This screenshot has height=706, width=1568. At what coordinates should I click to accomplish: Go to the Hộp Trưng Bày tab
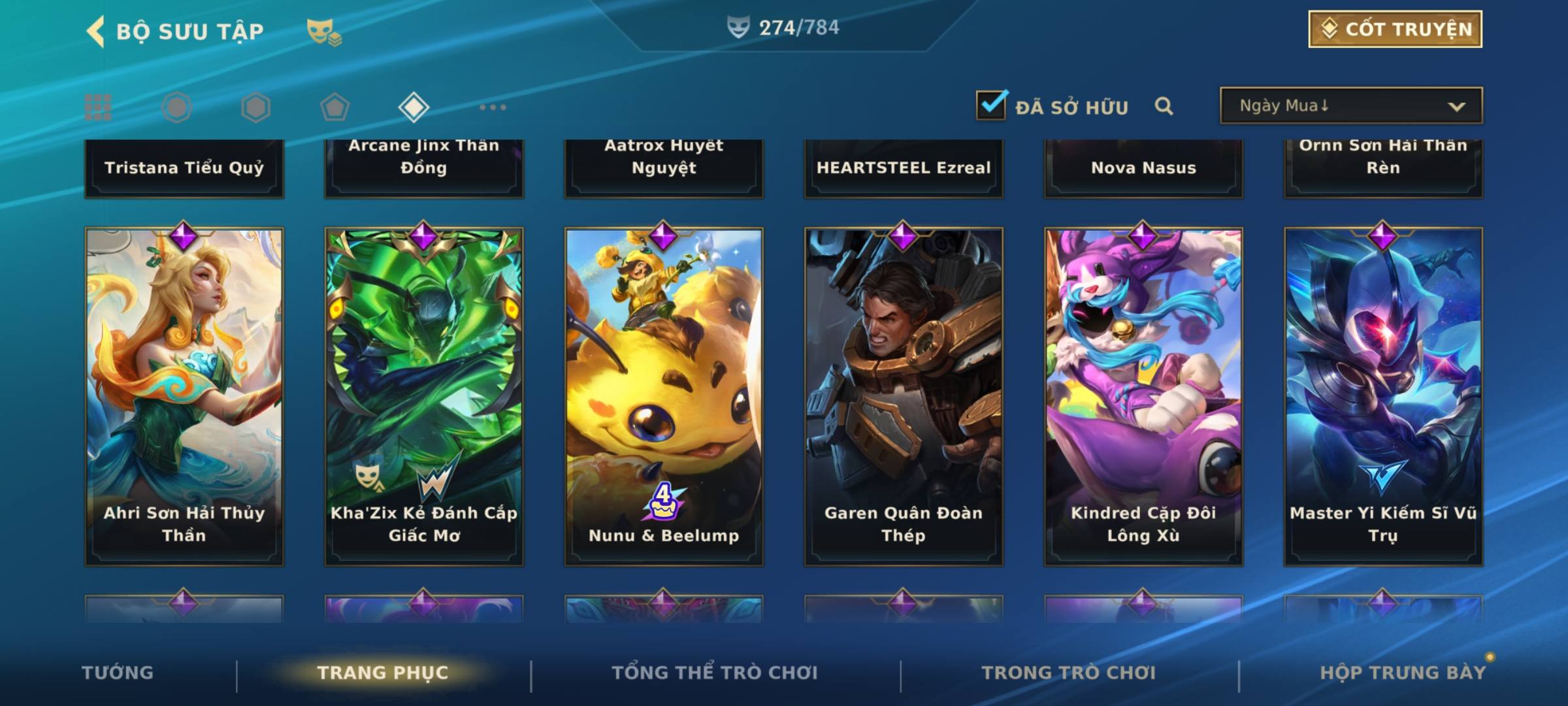pyautogui.click(x=1403, y=673)
